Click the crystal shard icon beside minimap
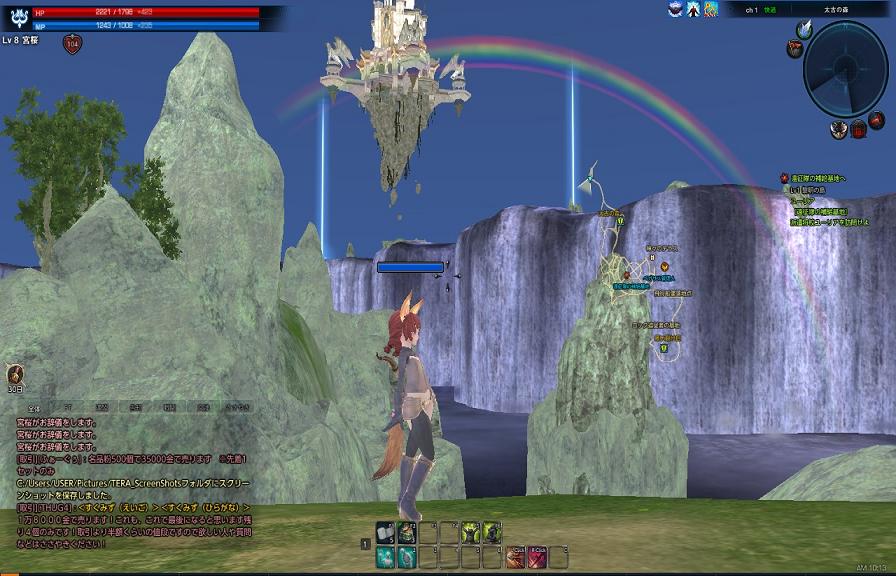896x576 pixels. point(803,29)
